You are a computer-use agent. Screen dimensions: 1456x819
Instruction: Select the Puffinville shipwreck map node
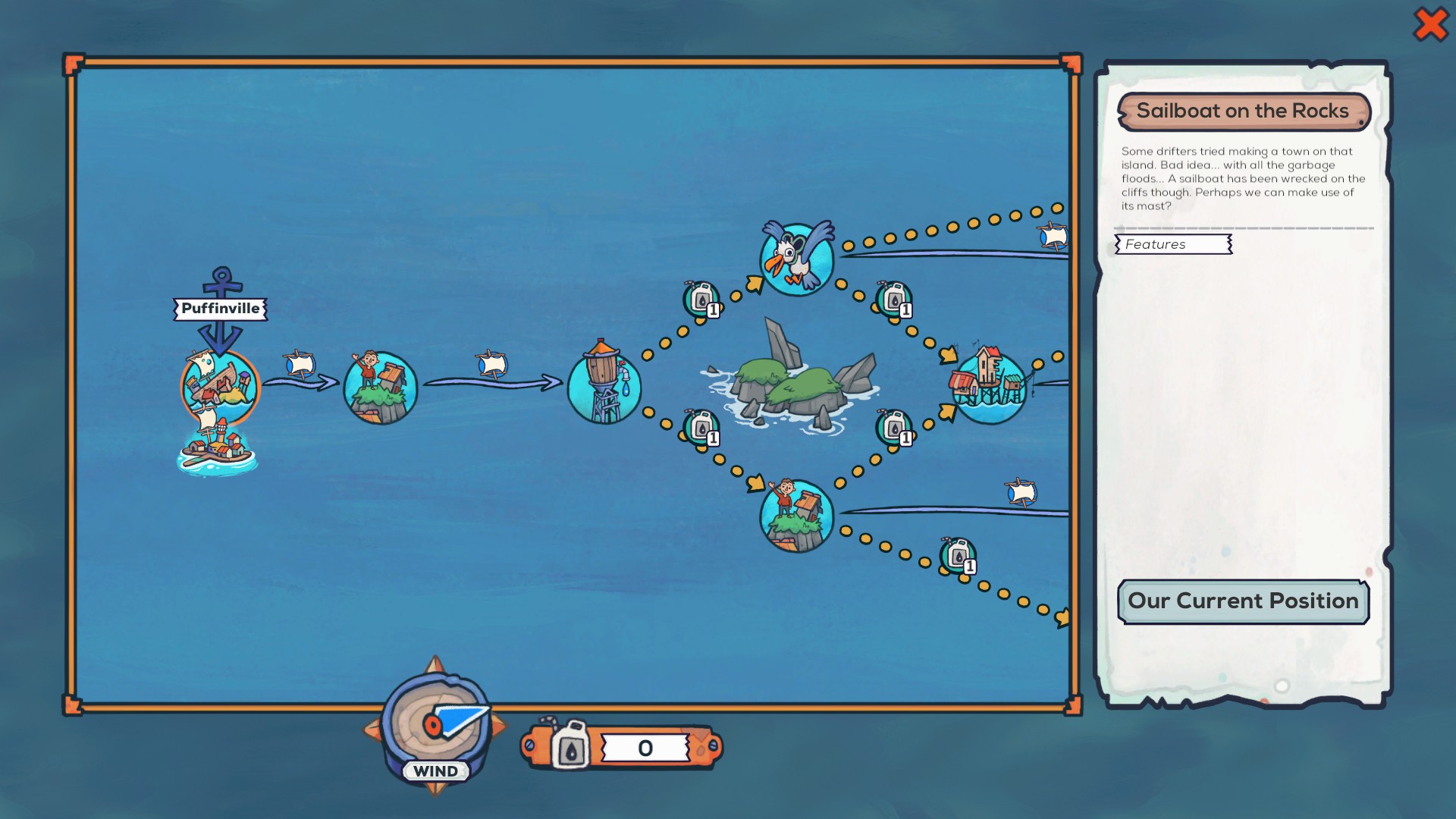220,387
